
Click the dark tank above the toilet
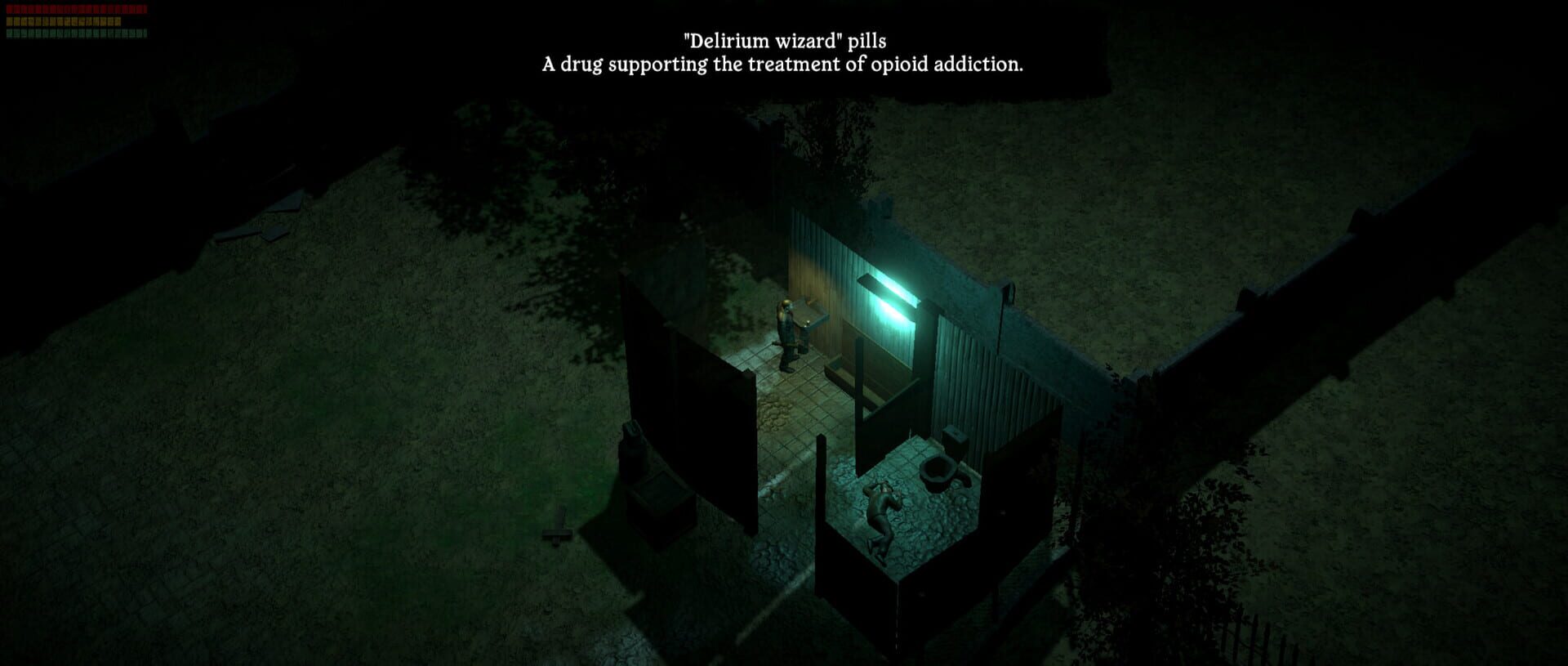953,440
